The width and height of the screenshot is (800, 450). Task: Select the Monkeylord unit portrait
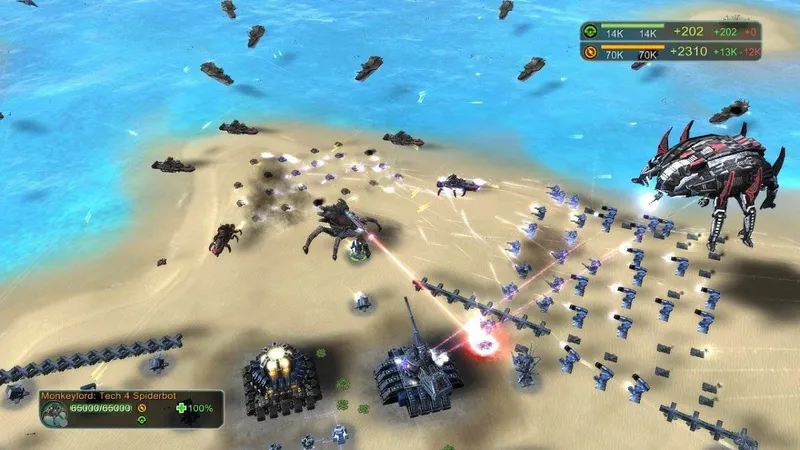(53, 413)
